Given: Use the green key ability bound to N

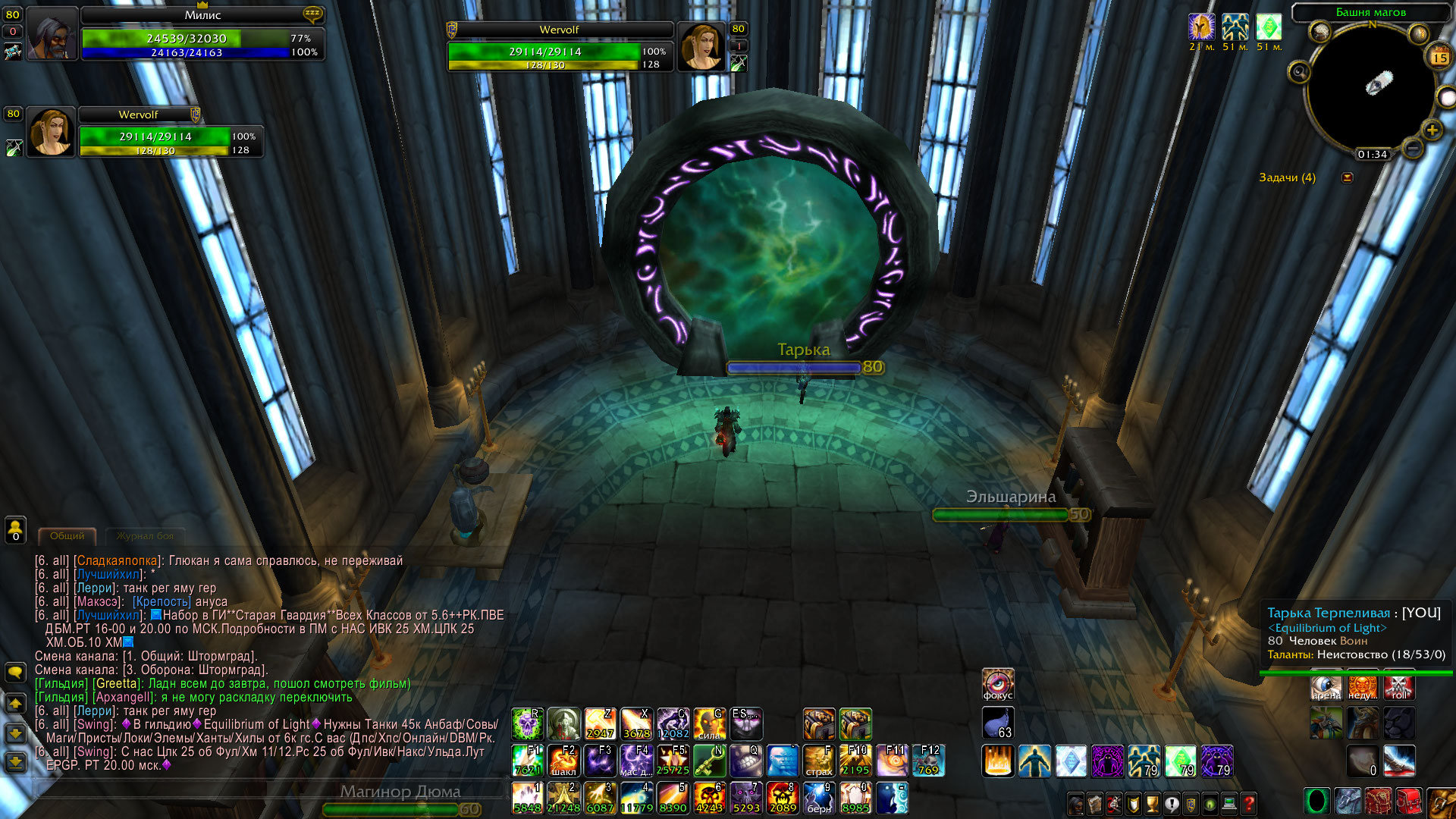Looking at the screenshot, I should click(709, 760).
